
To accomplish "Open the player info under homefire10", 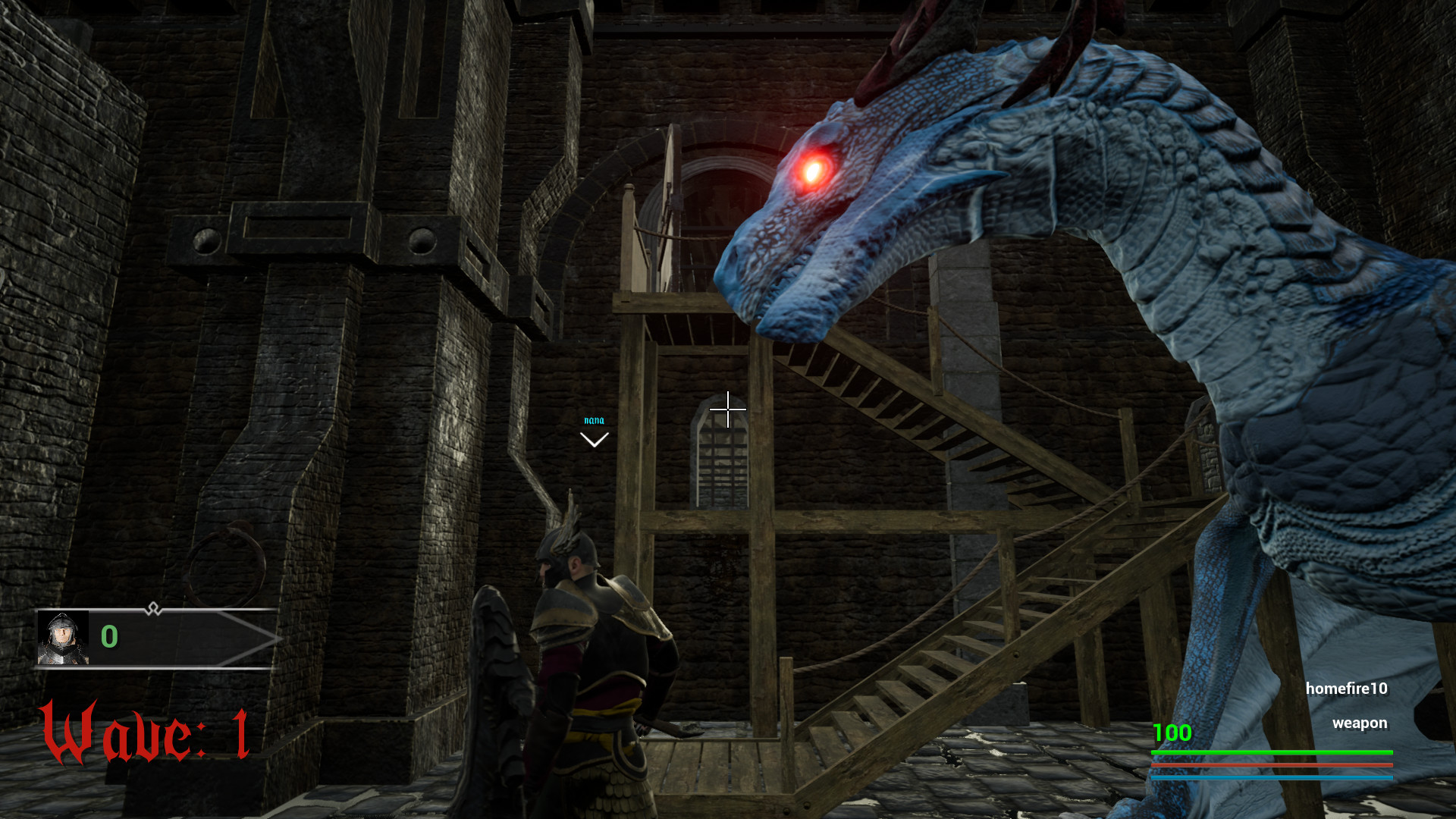I will point(1348,689).
